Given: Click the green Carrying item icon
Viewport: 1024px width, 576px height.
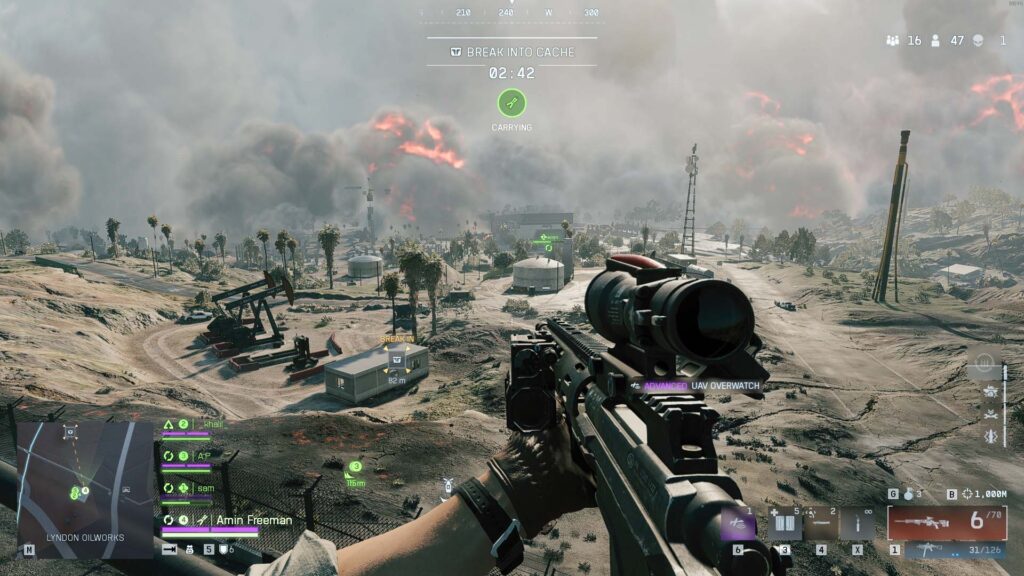Looking at the screenshot, I should (x=511, y=102).
